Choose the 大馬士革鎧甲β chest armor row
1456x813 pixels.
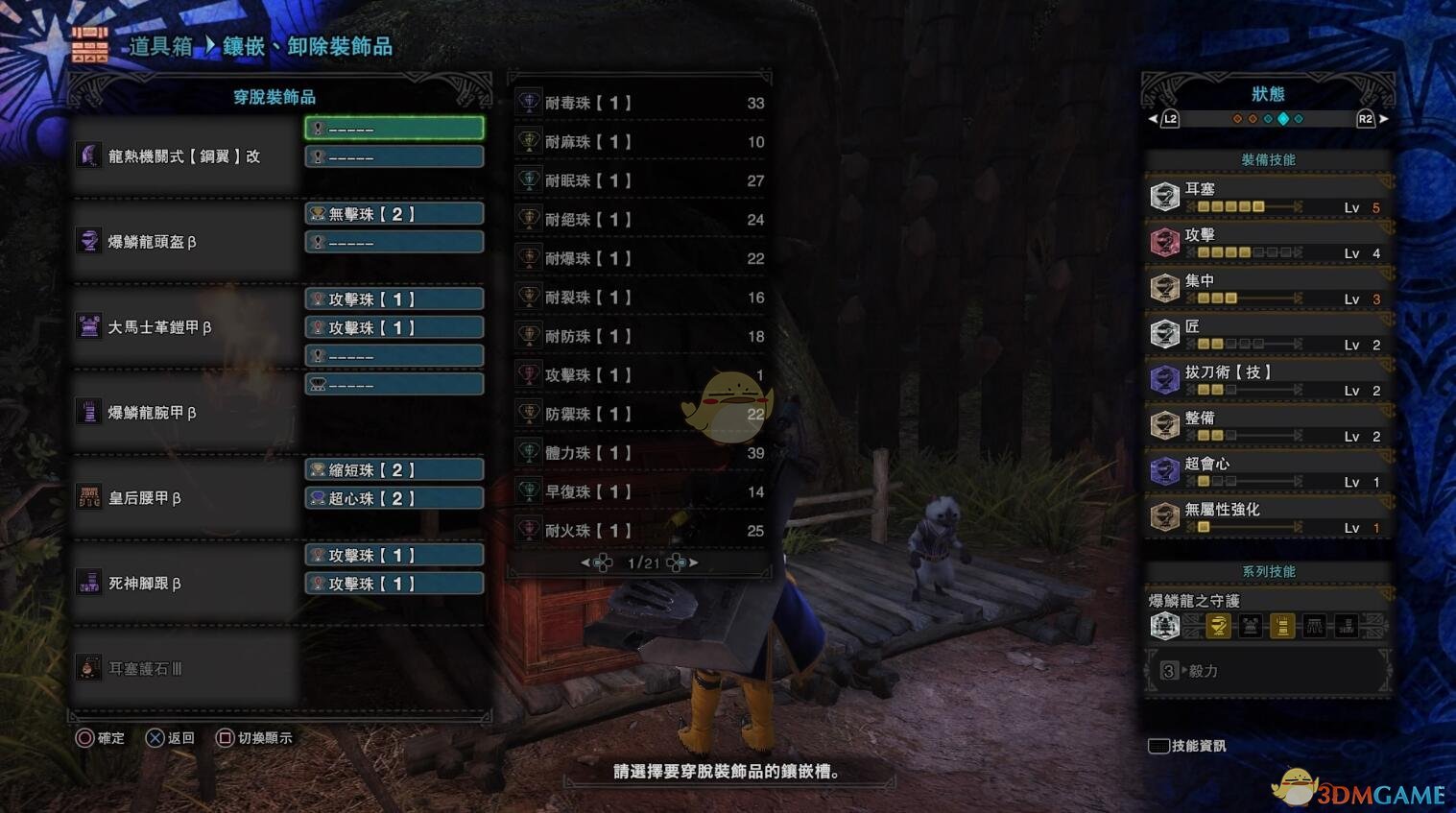coord(184,327)
